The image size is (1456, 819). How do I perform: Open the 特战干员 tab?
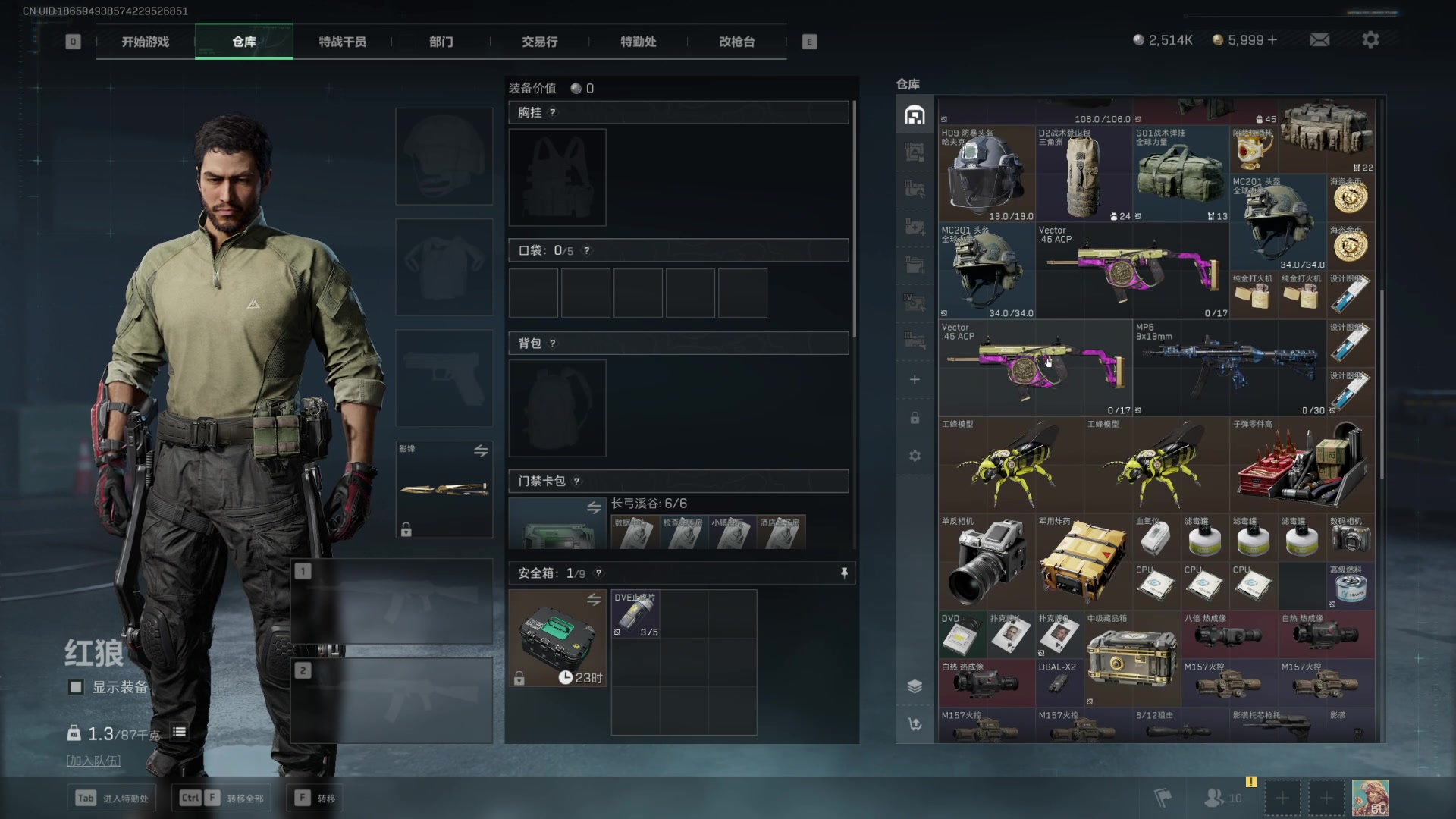343,42
